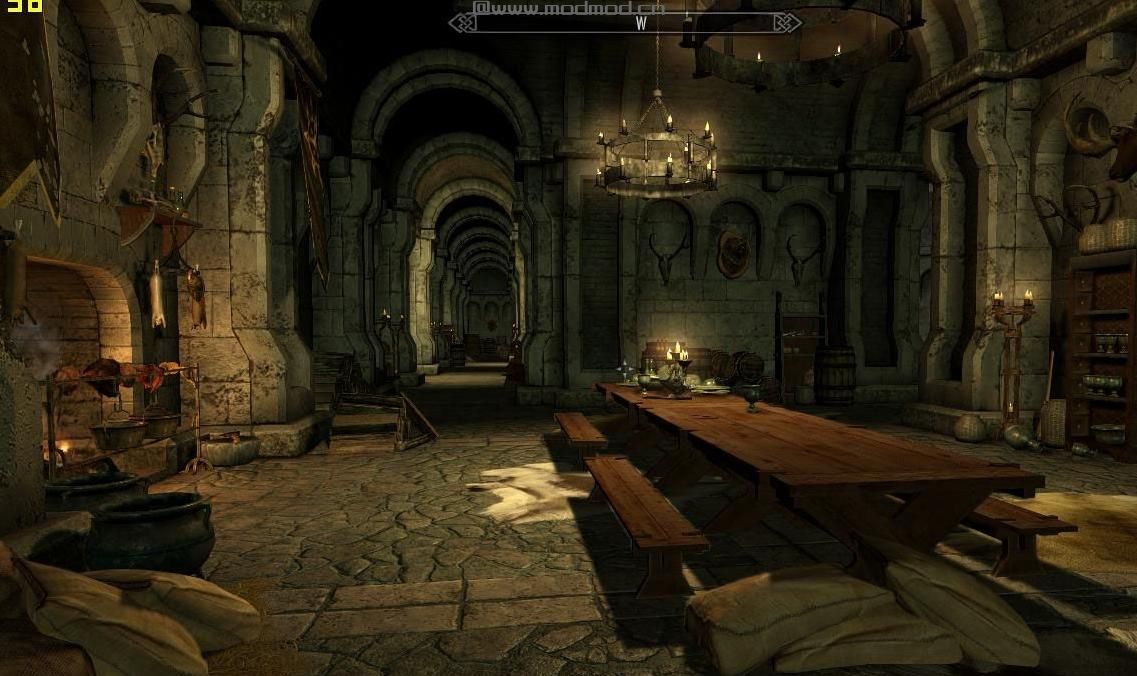Click the compass bar at top
This screenshot has height=676, width=1137.
pyautogui.click(x=625, y=23)
